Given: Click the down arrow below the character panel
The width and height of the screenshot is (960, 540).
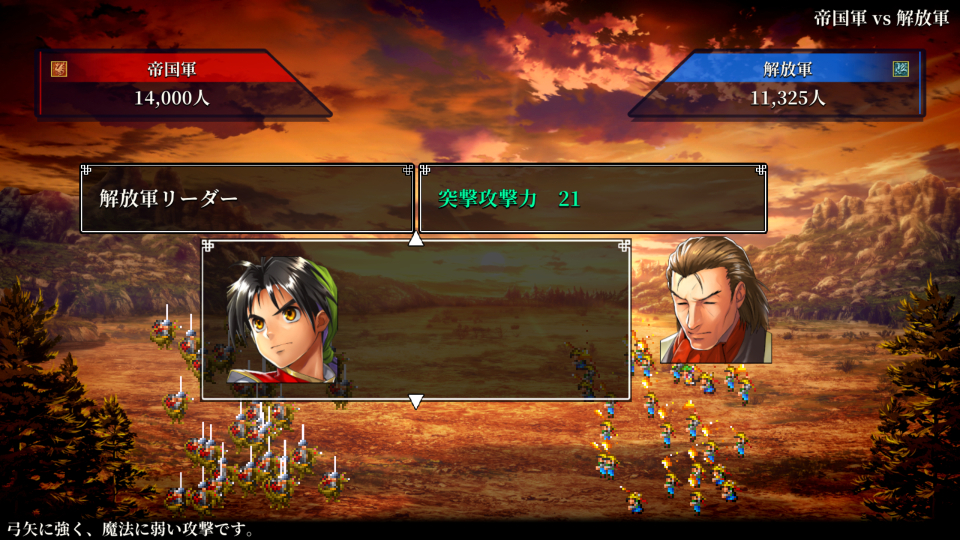Looking at the screenshot, I should (416, 401).
